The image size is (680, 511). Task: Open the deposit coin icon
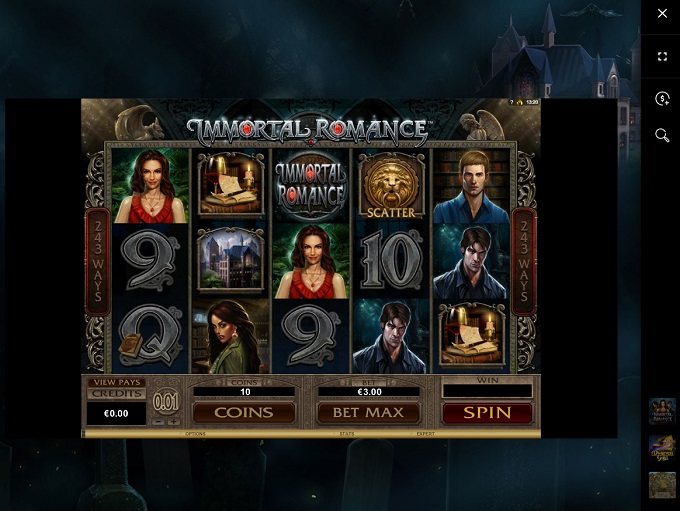point(662,98)
